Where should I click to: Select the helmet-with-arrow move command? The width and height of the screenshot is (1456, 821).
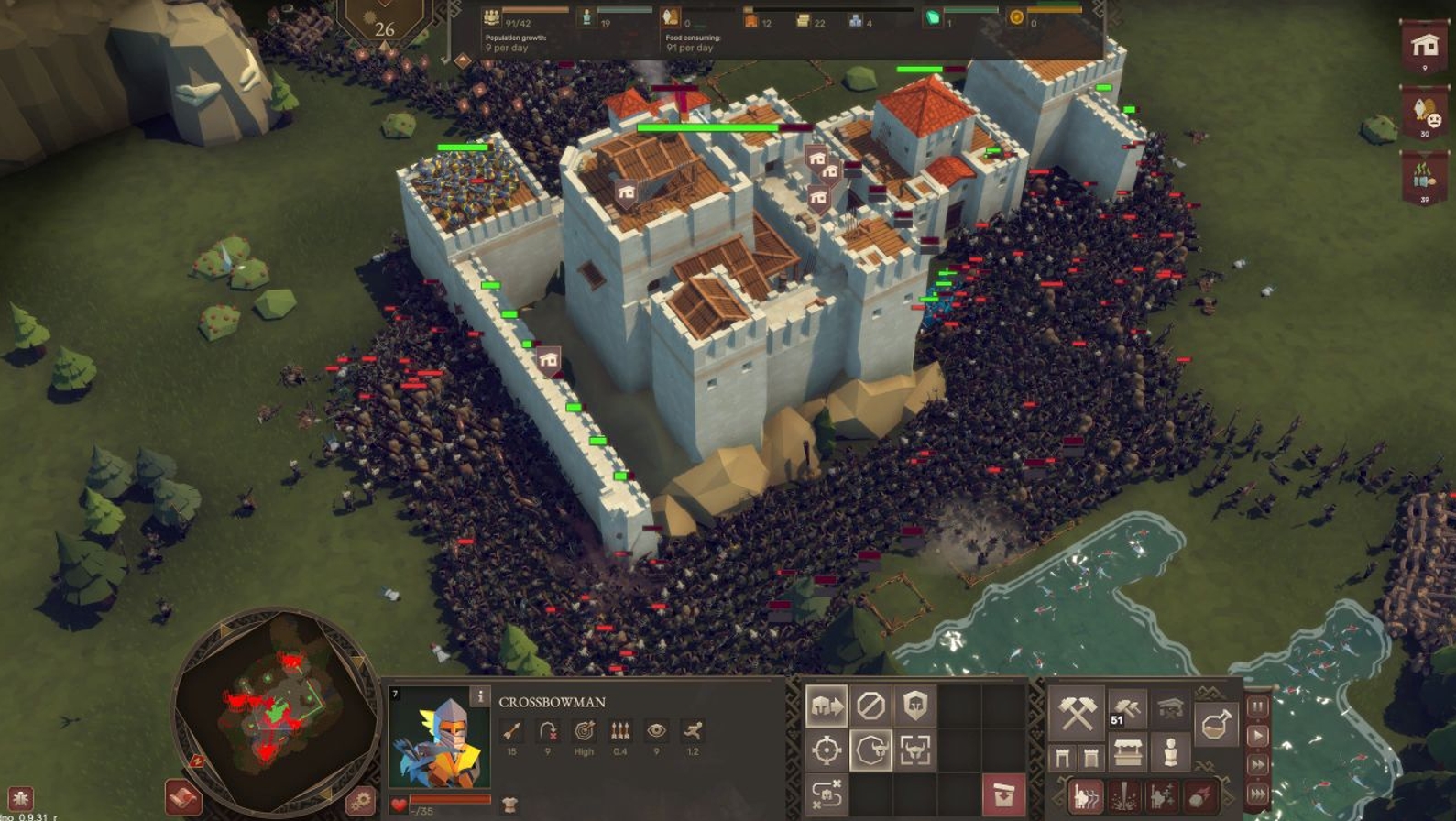click(x=826, y=706)
